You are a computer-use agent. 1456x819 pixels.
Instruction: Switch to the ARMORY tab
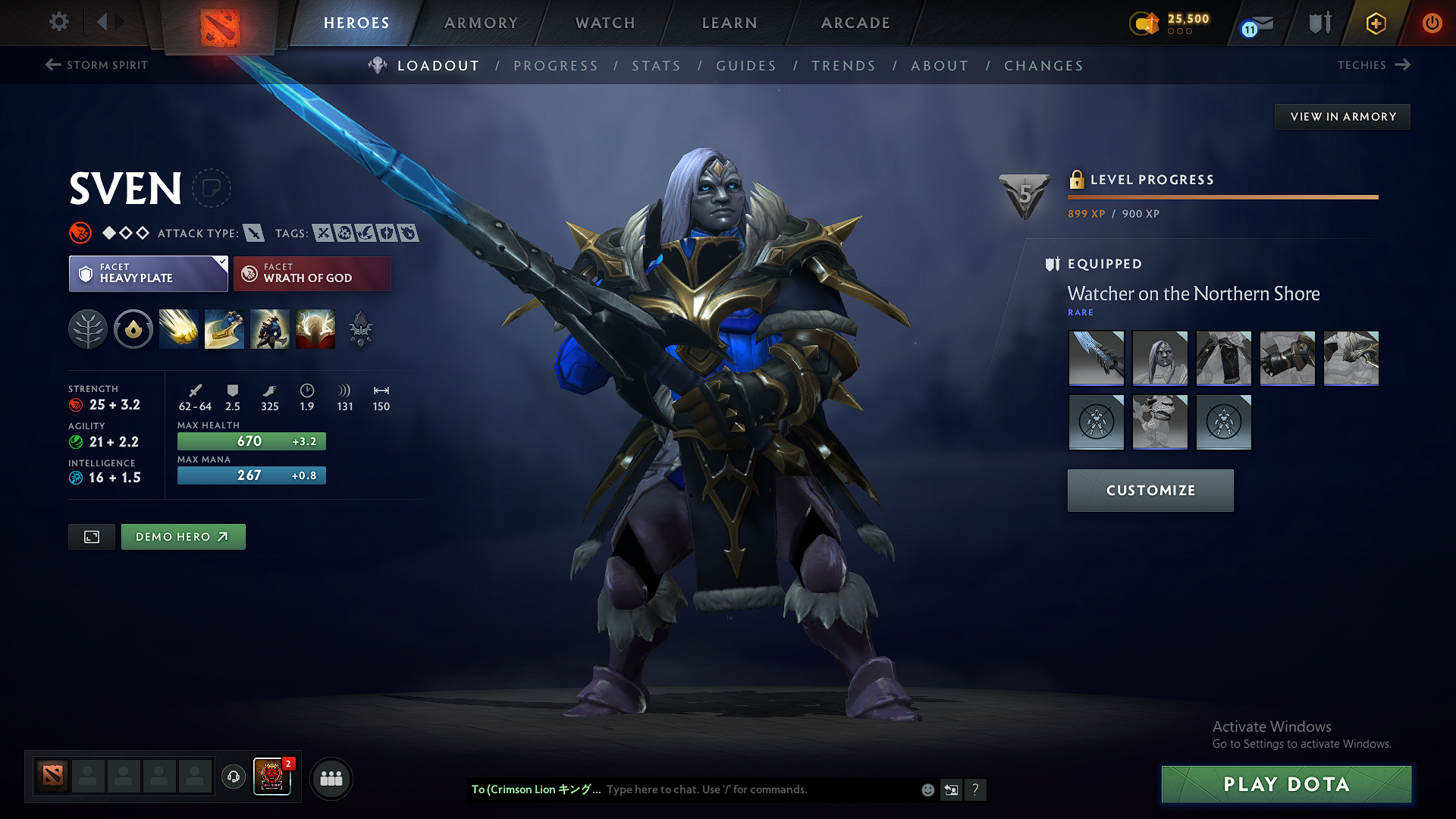pyautogui.click(x=481, y=23)
